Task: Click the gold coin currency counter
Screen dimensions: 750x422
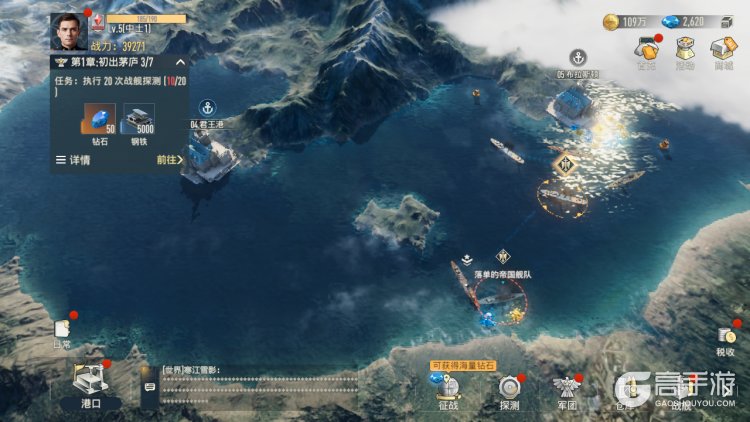Action: [x=626, y=21]
